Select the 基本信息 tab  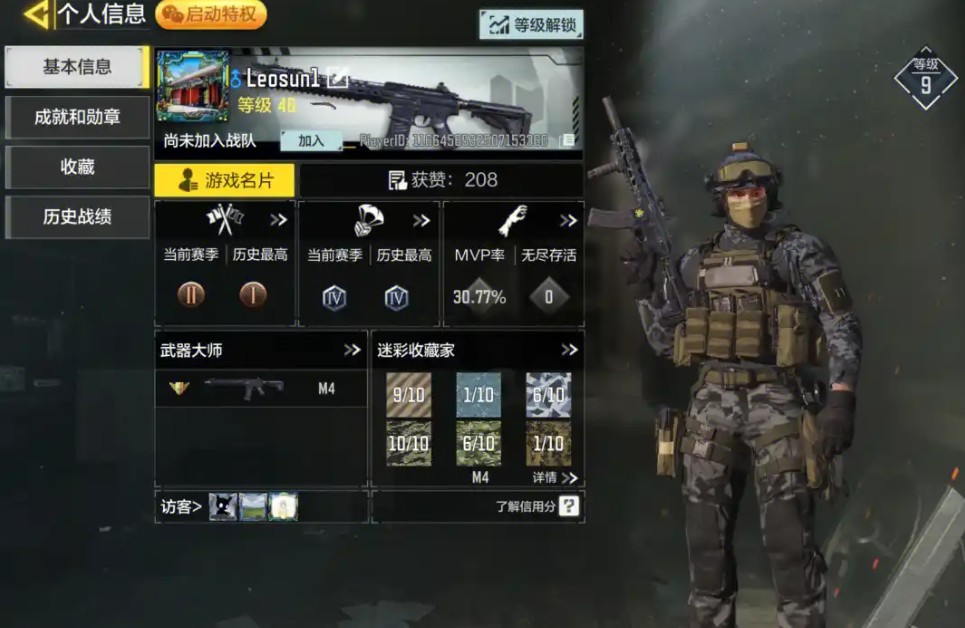pyautogui.click(x=77, y=67)
